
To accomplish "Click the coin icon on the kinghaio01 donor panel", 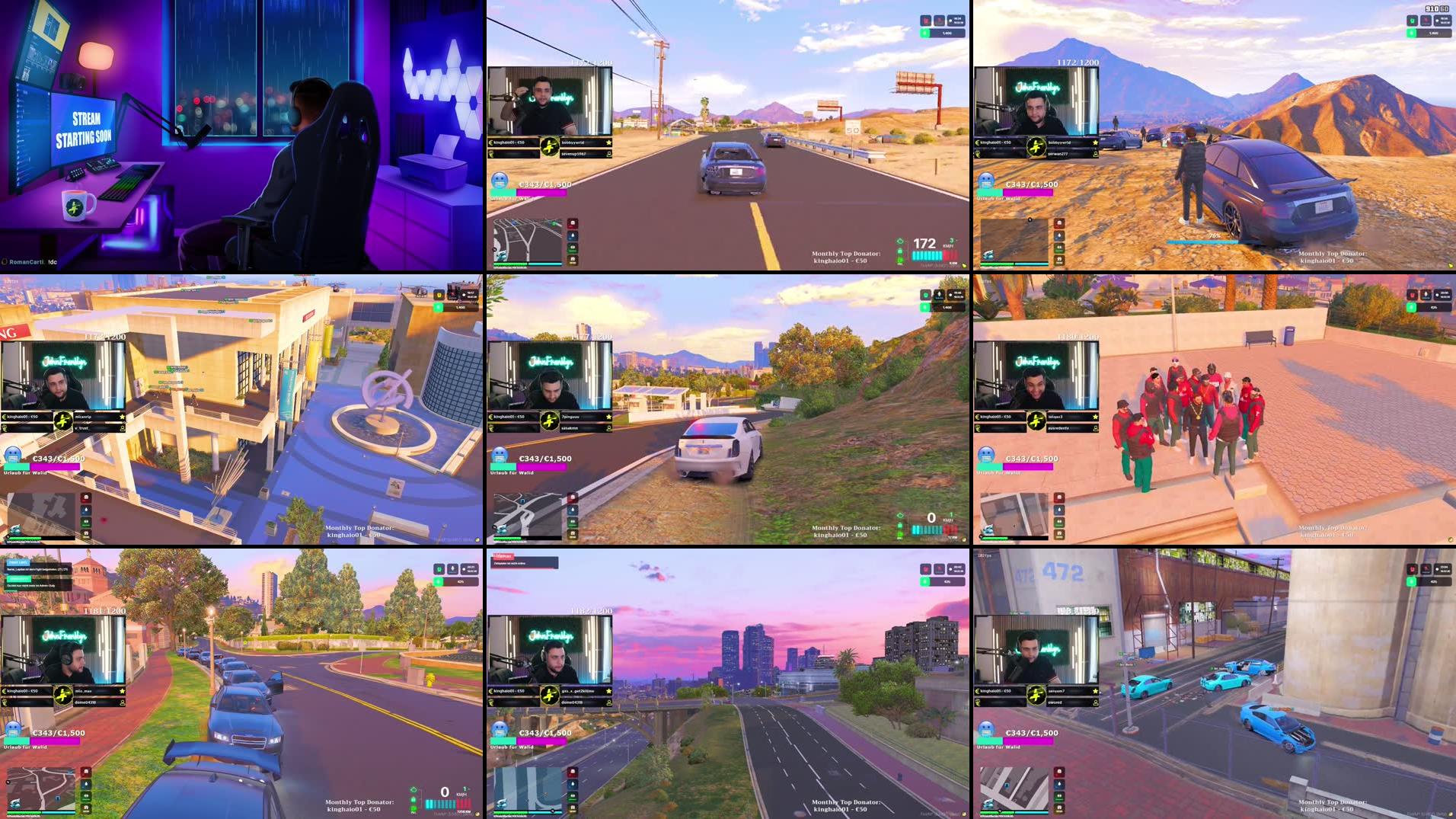I will (x=490, y=142).
